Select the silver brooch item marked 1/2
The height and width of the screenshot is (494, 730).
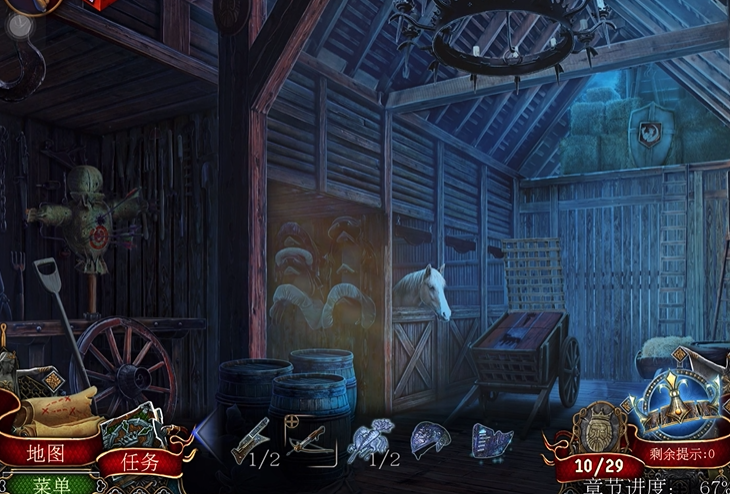pos(368,441)
